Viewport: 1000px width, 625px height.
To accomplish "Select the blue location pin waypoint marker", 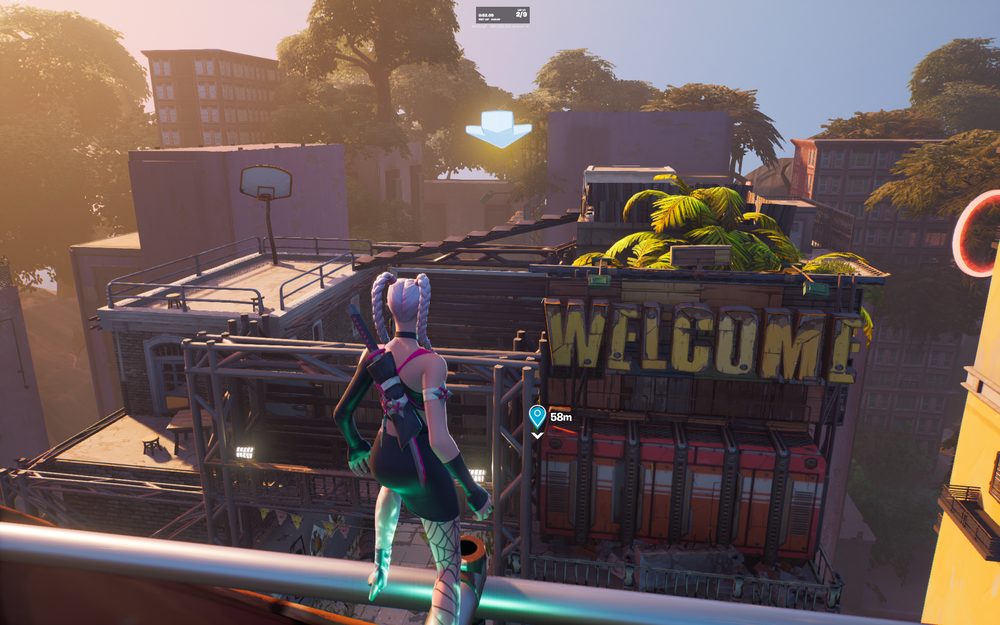I will 537,416.
